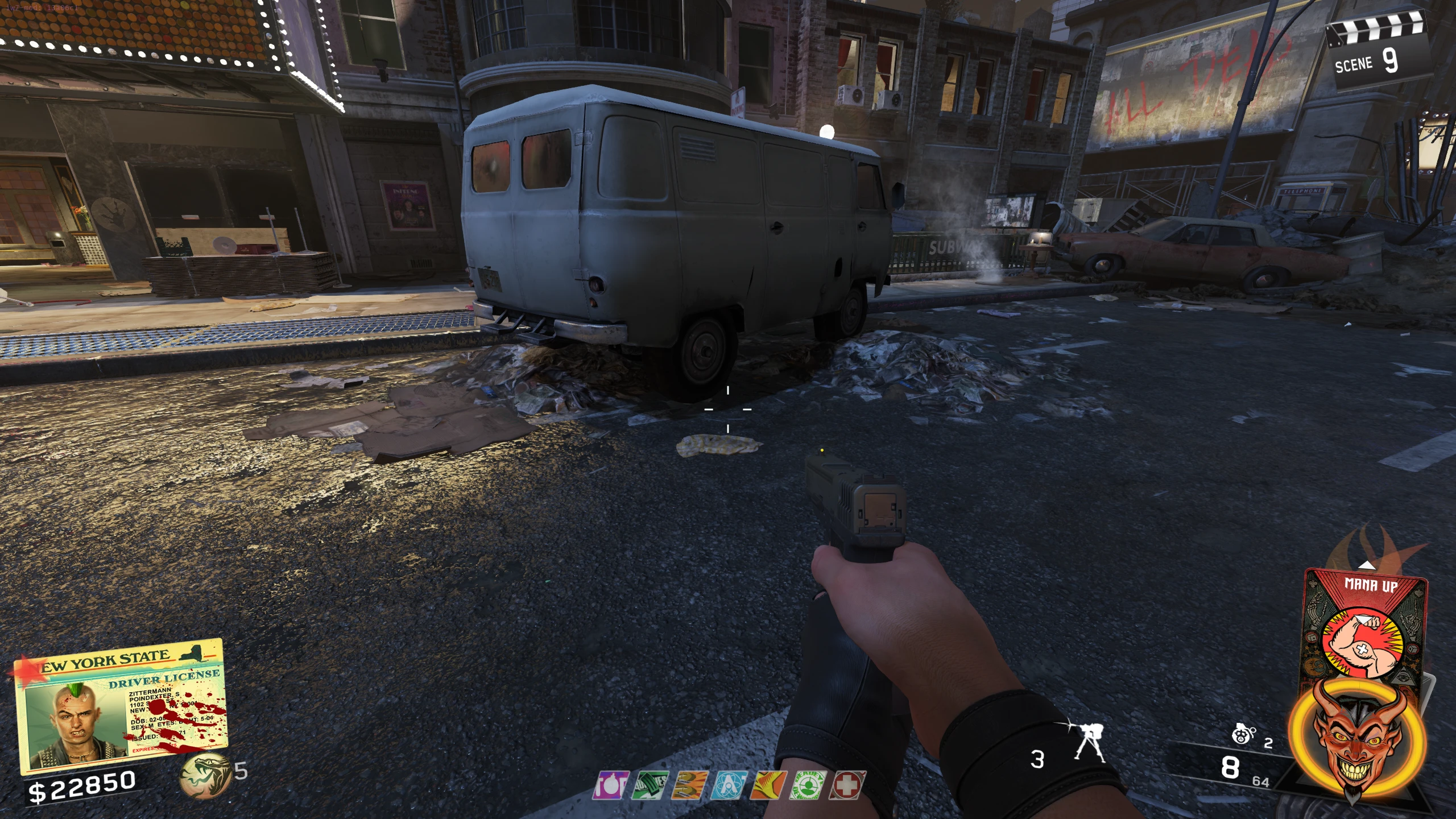
Task: Click the green Quickies perk icon
Action: 650,785
